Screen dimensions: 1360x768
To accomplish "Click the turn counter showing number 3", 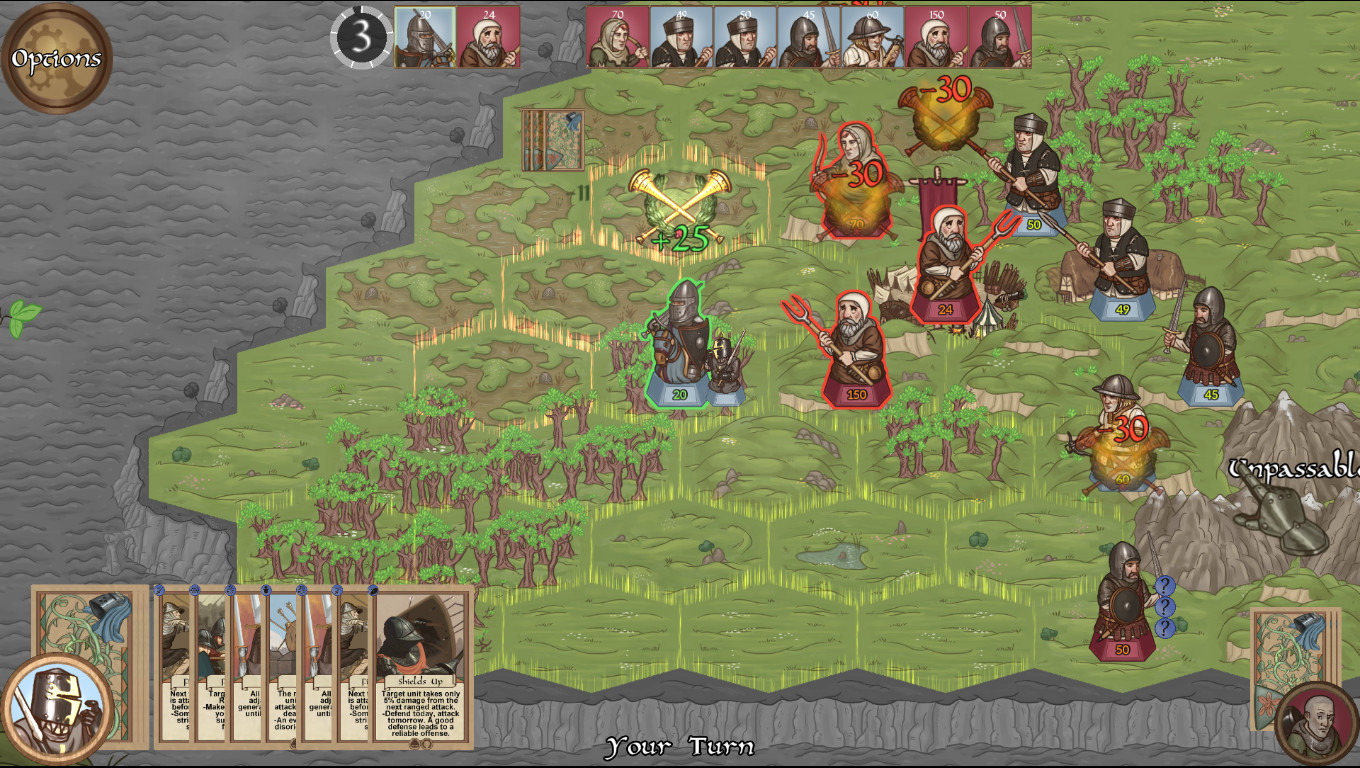I will (362, 35).
